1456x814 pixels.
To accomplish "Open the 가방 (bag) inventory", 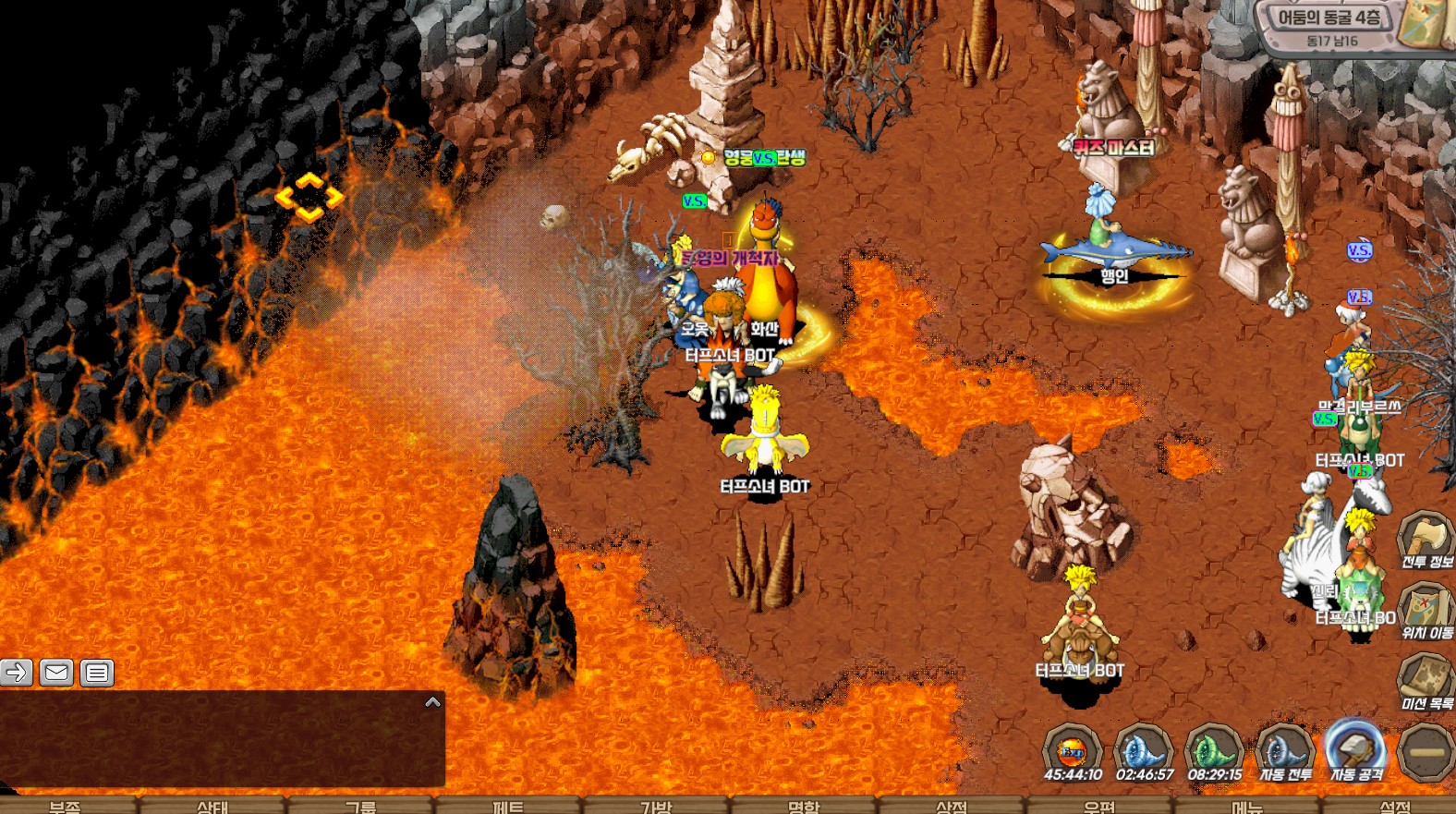I will [x=656, y=807].
